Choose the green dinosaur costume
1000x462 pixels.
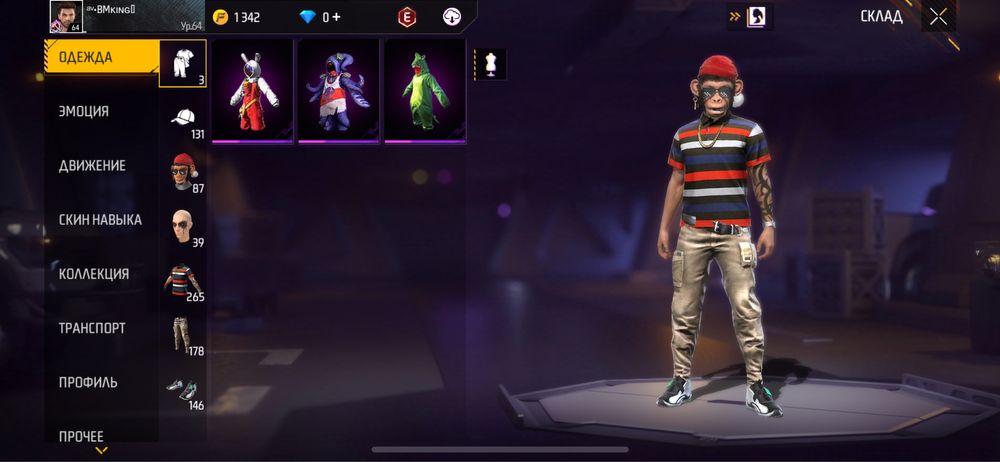tap(424, 91)
